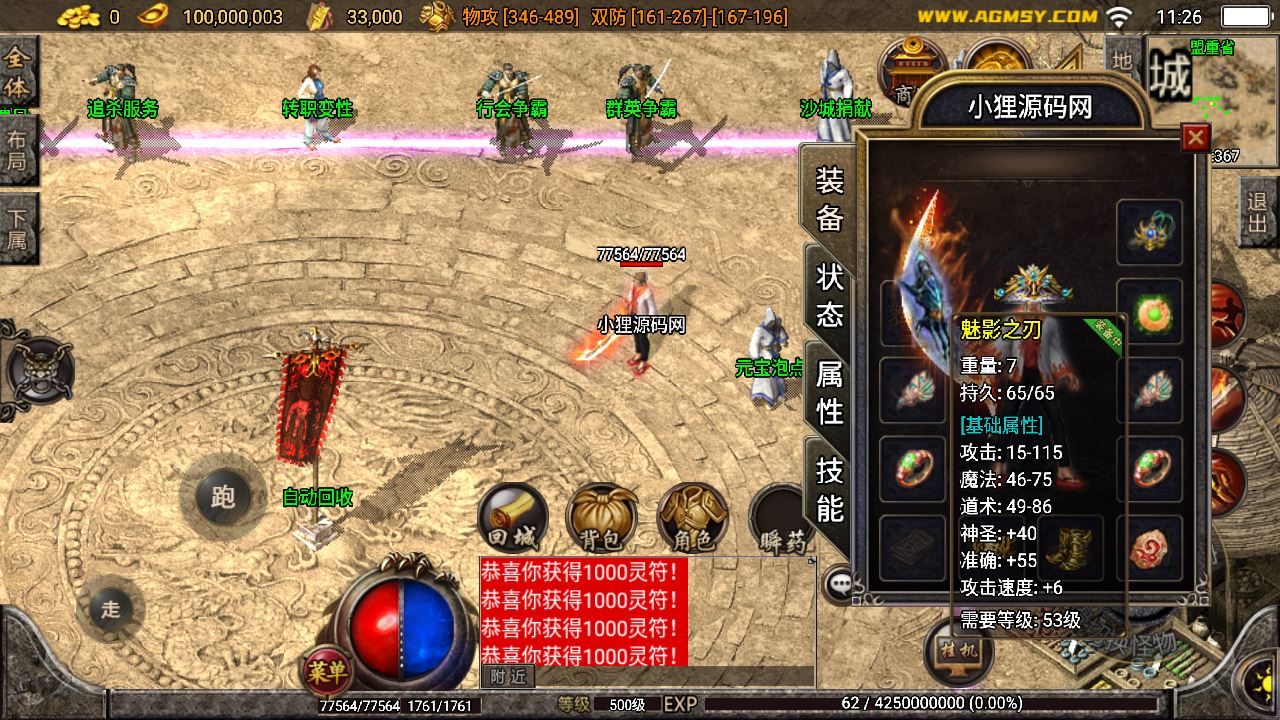This screenshot has height=720, width=1280.
Task: Open the chat speech bubble button
Action: point(838,583)
